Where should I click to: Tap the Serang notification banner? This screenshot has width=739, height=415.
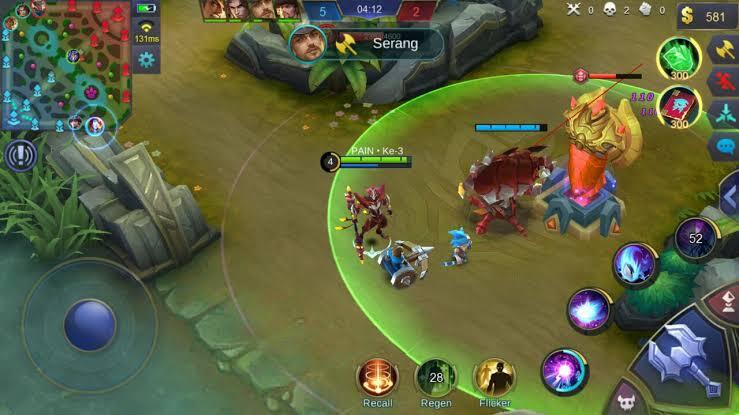[x=367, y=43]
